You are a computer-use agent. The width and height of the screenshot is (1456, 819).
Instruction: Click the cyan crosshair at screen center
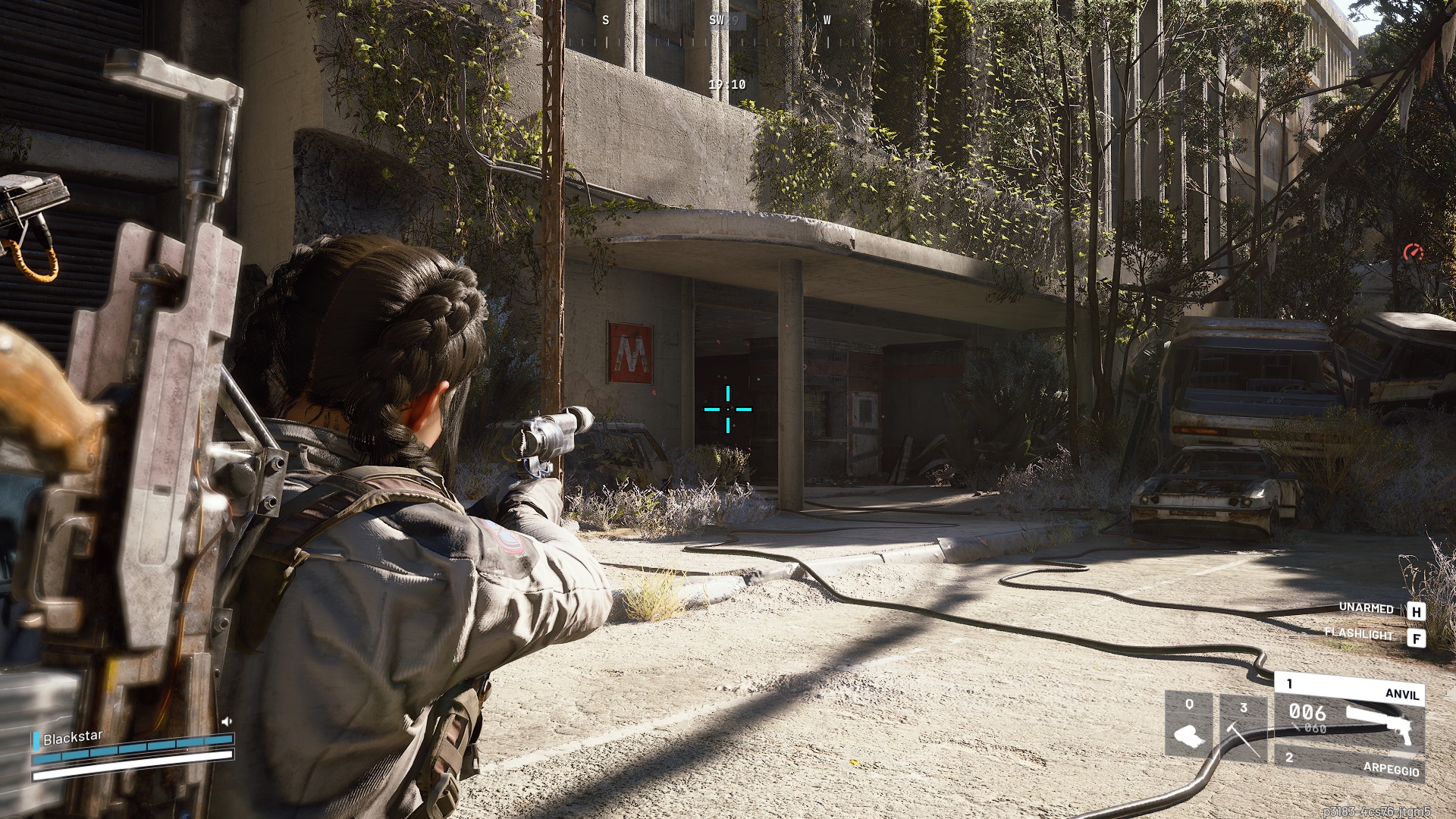point(728,409)
